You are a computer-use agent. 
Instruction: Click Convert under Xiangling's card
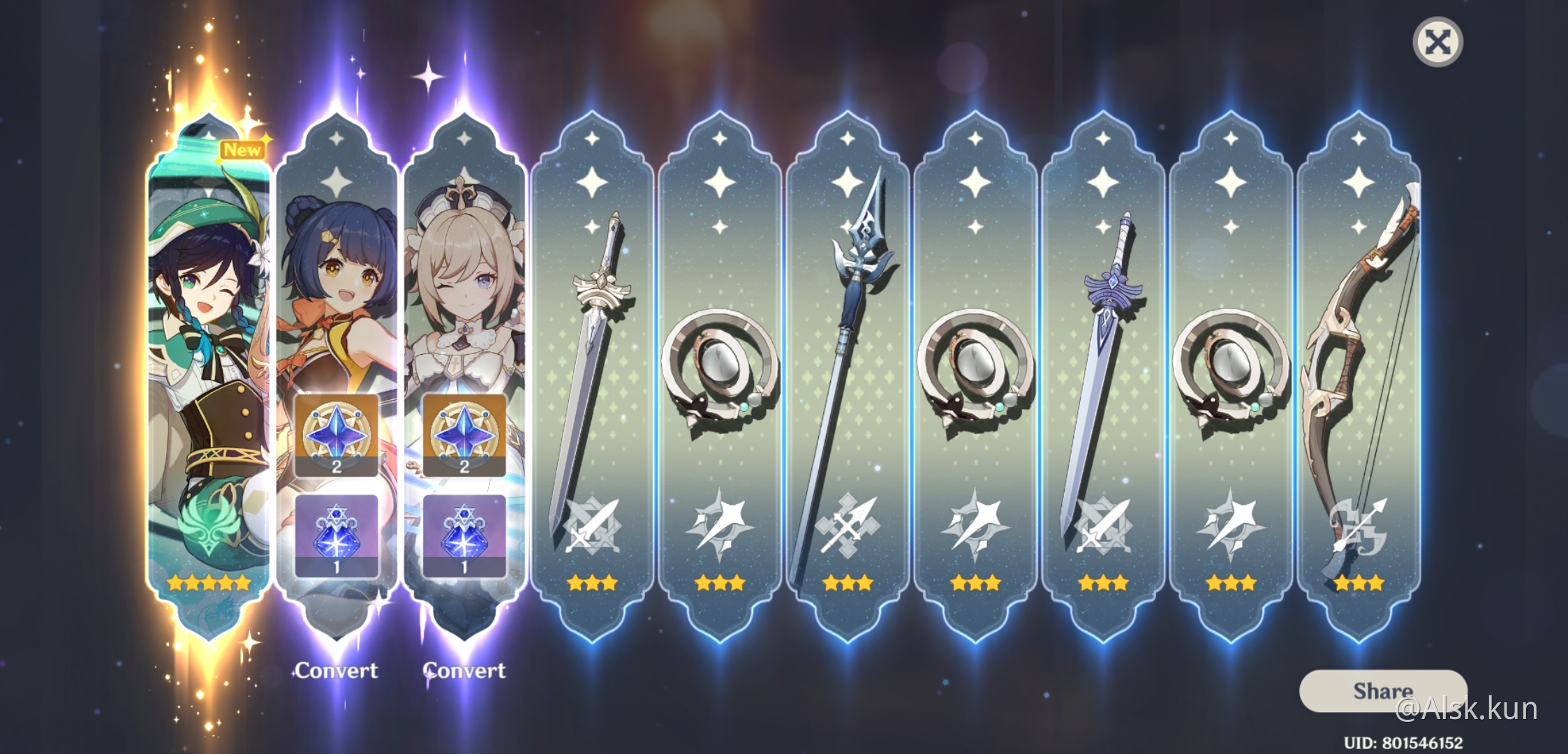[x=337, y=670]
